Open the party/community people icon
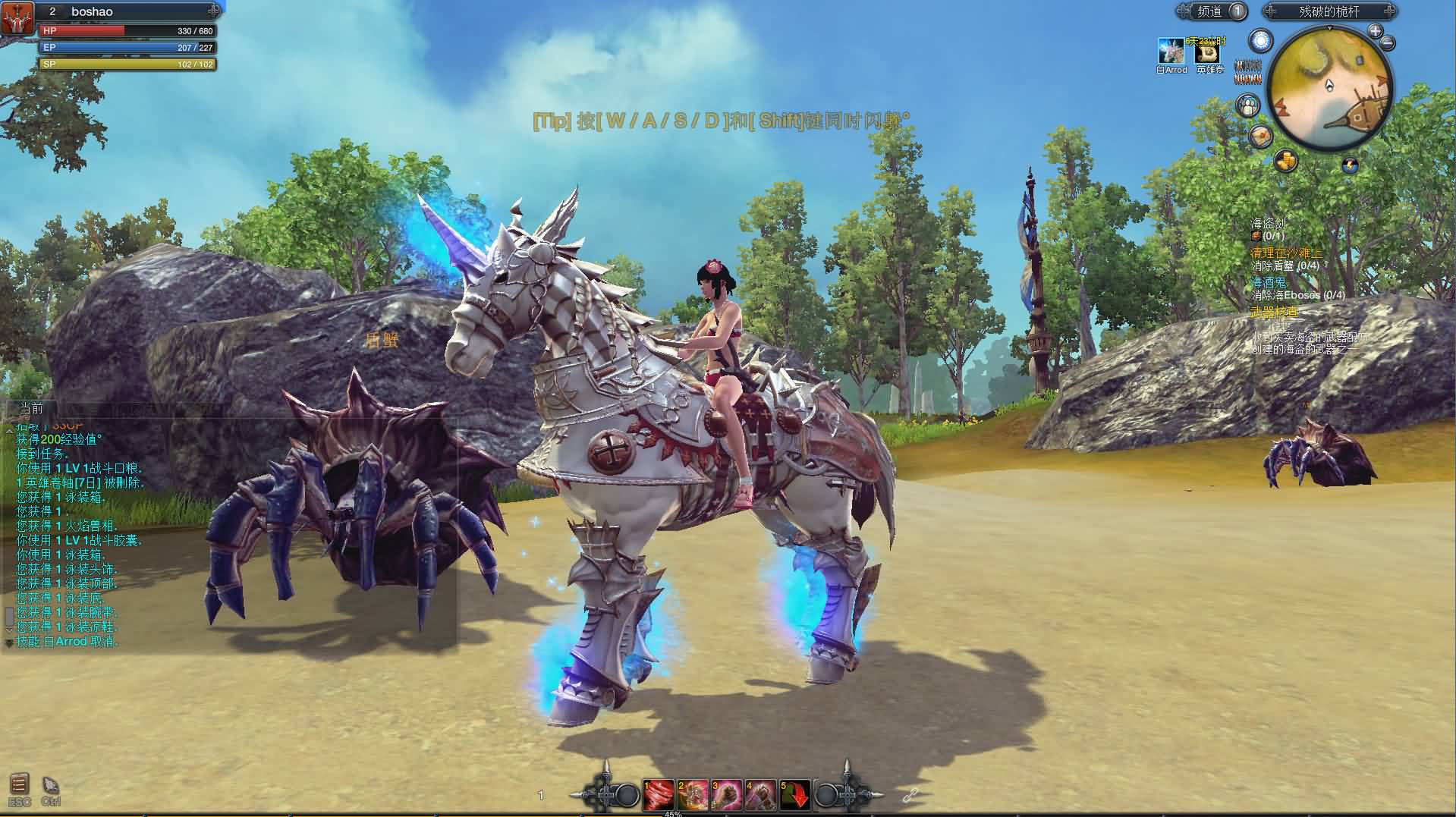 pyautogui.click(x=1248, y=105)
